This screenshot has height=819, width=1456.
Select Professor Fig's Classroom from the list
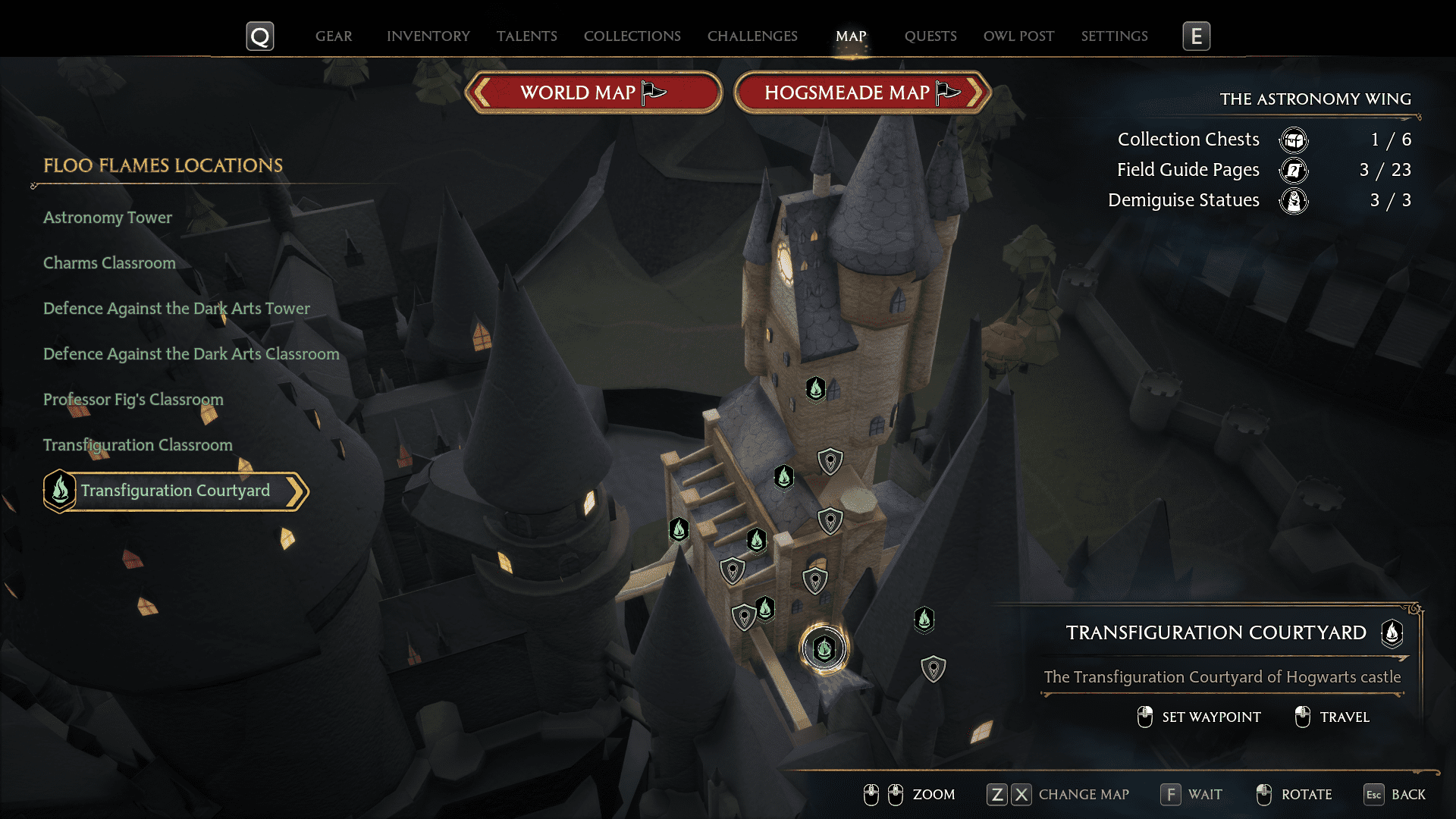point(133,400)
